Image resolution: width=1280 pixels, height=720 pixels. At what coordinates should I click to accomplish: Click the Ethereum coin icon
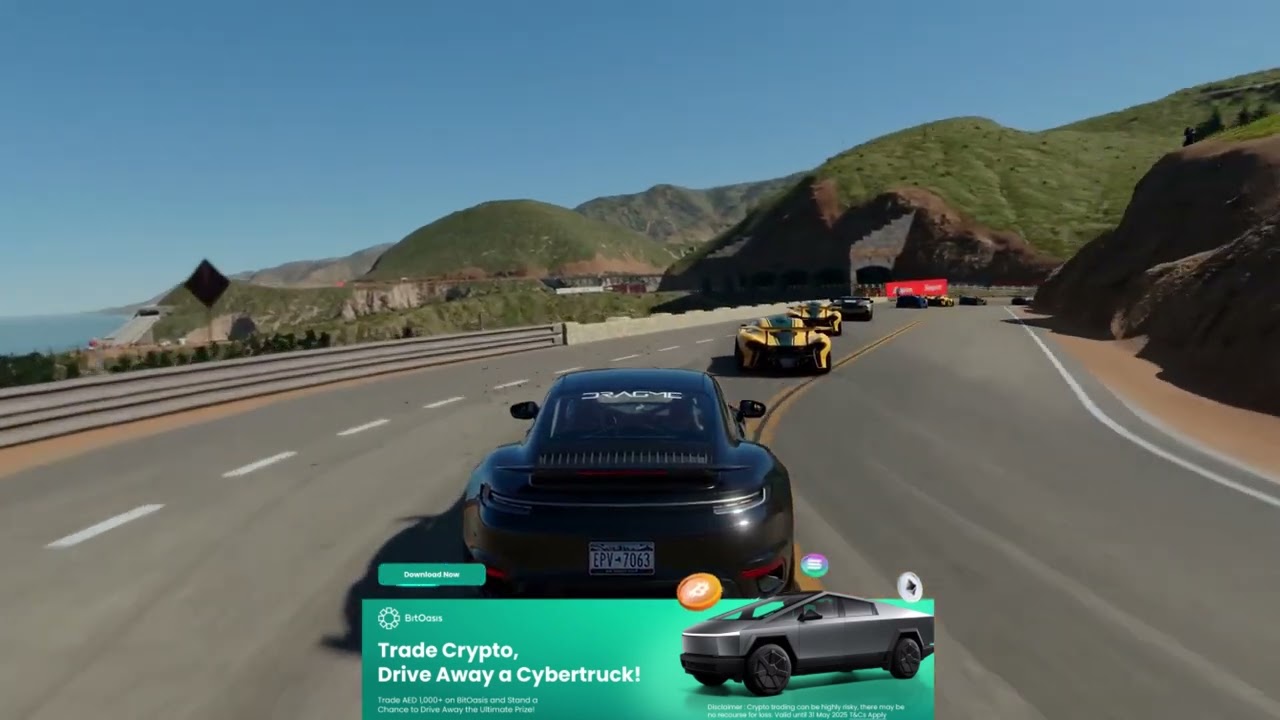pyautogui.click(x=910, y=587)
